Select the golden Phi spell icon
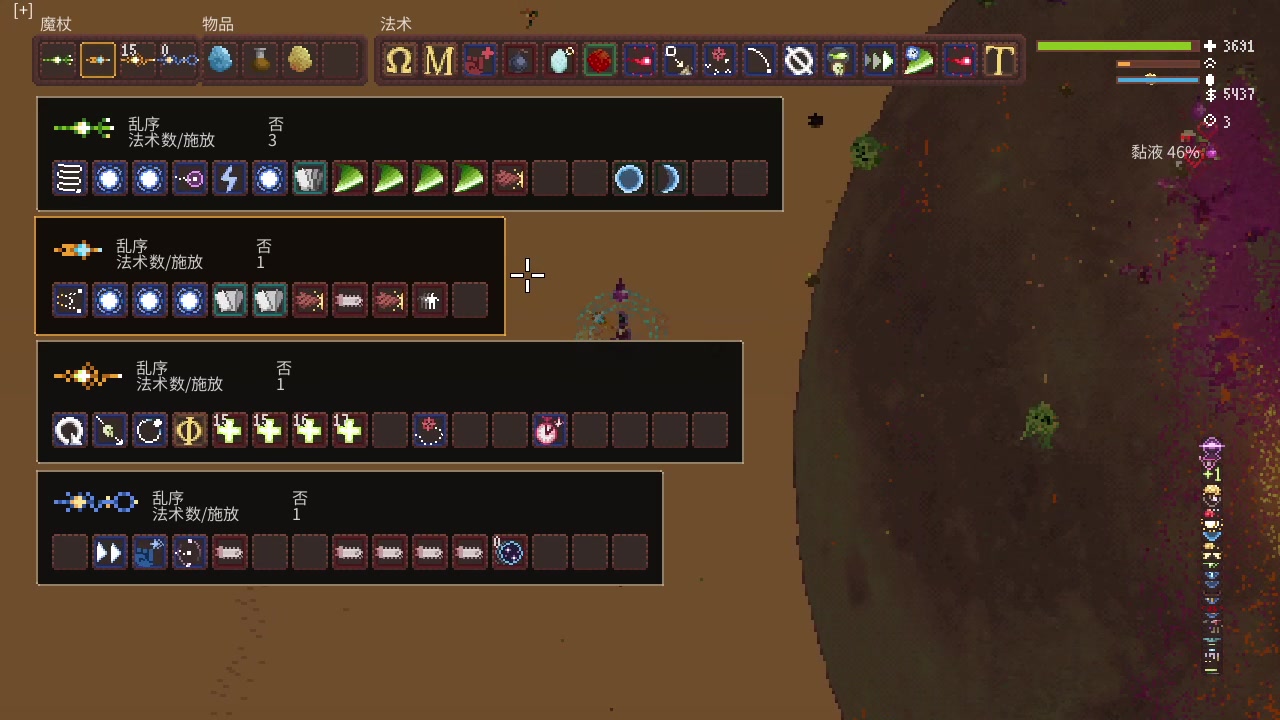This screenshot has height=720, width=1280. pyautogui.click(x=190, y=431)
